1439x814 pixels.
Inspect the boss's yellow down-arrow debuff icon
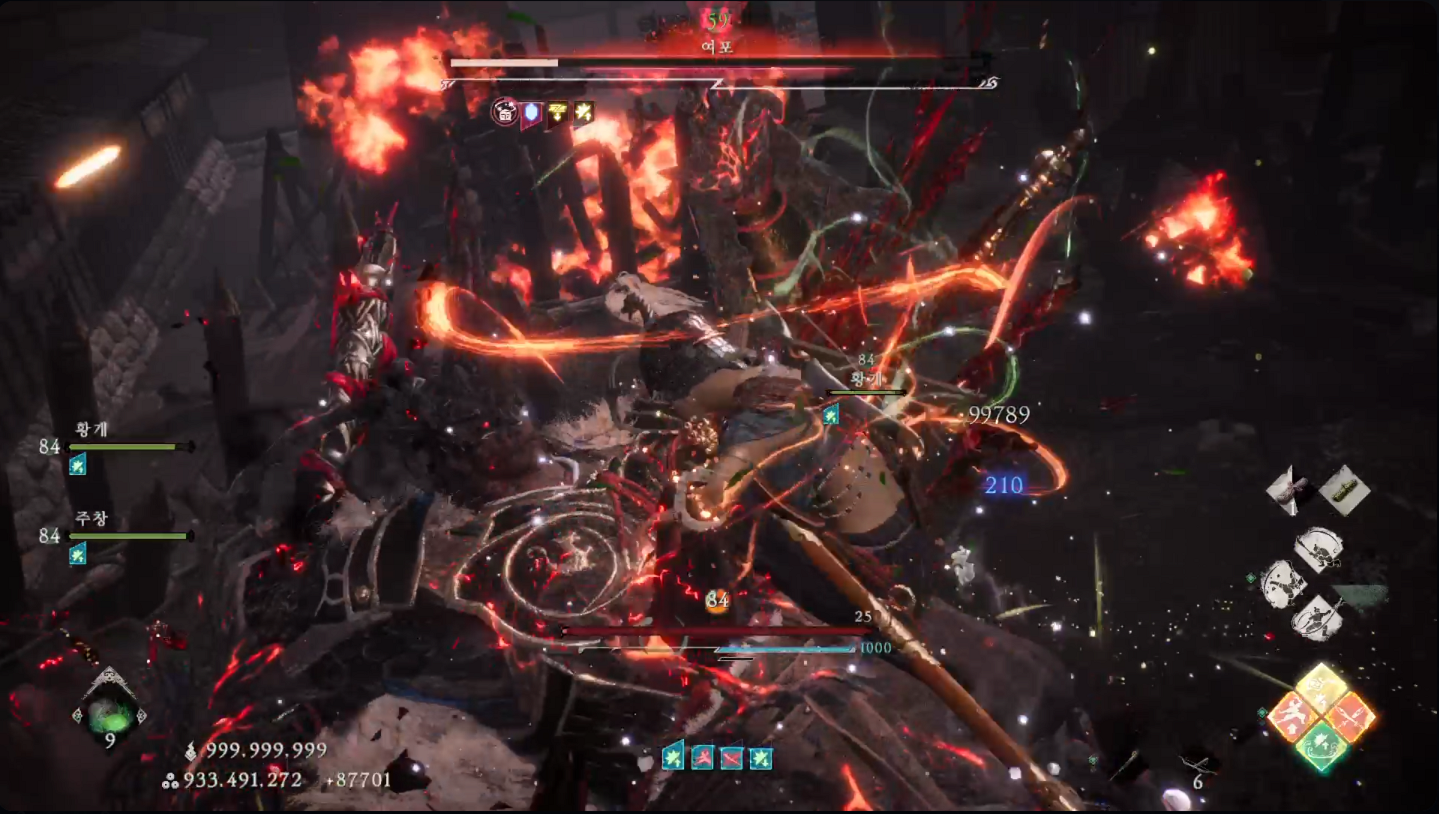558,112
